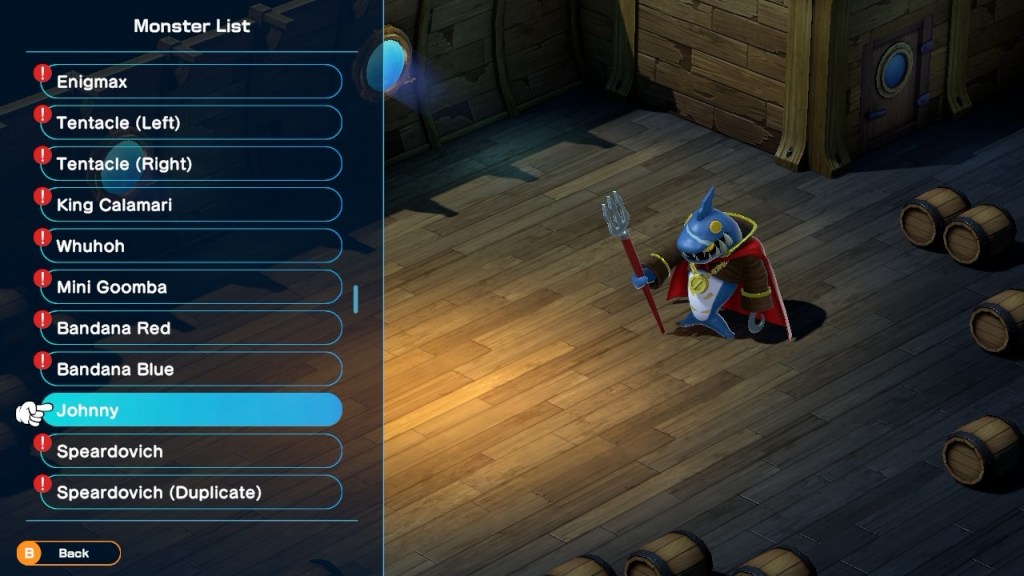Open the plain Speardovich entry
This screenshot has width=1024, height=576.
click(190, 451)
